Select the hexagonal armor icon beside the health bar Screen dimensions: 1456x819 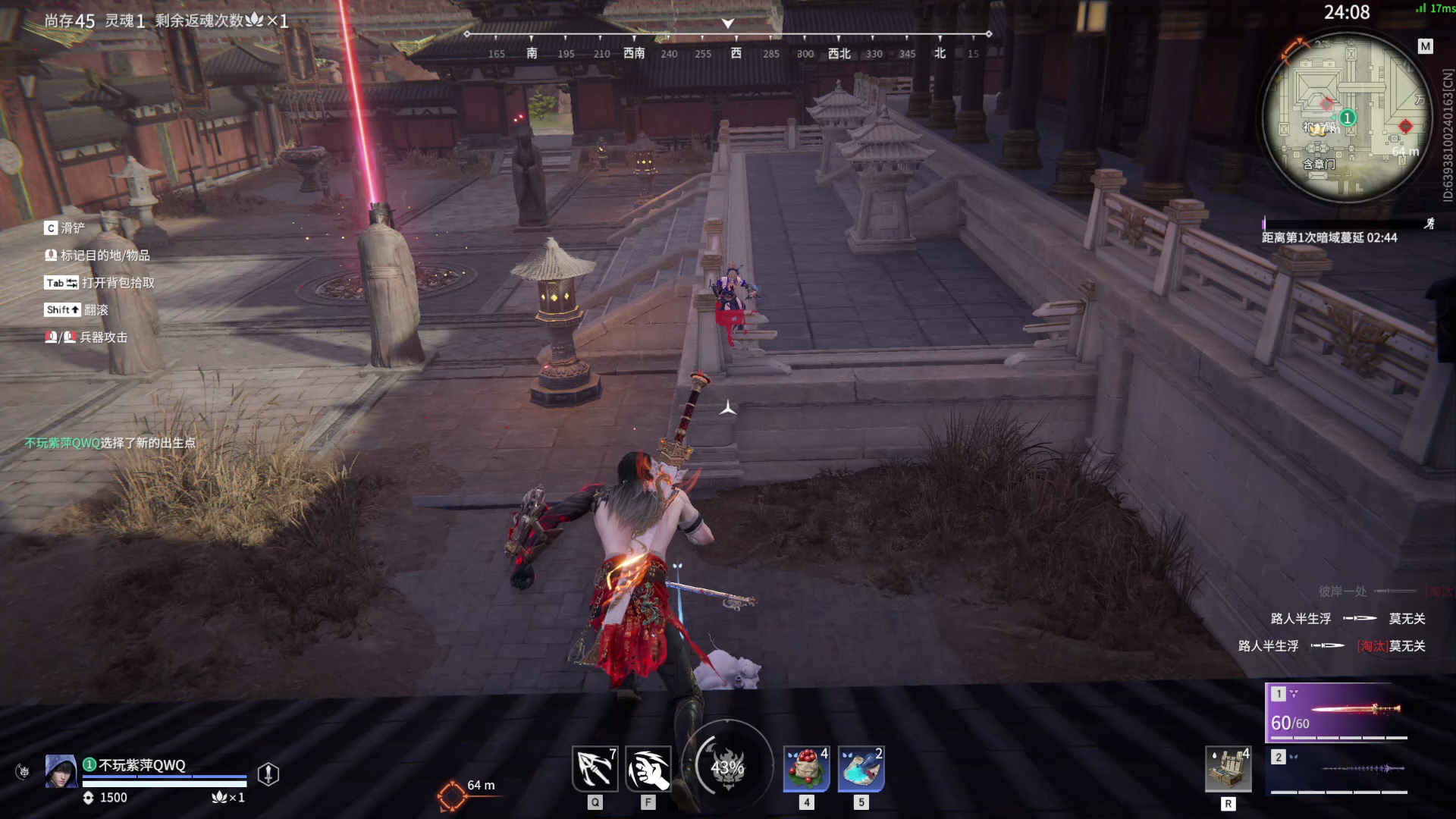click(268, 773)
